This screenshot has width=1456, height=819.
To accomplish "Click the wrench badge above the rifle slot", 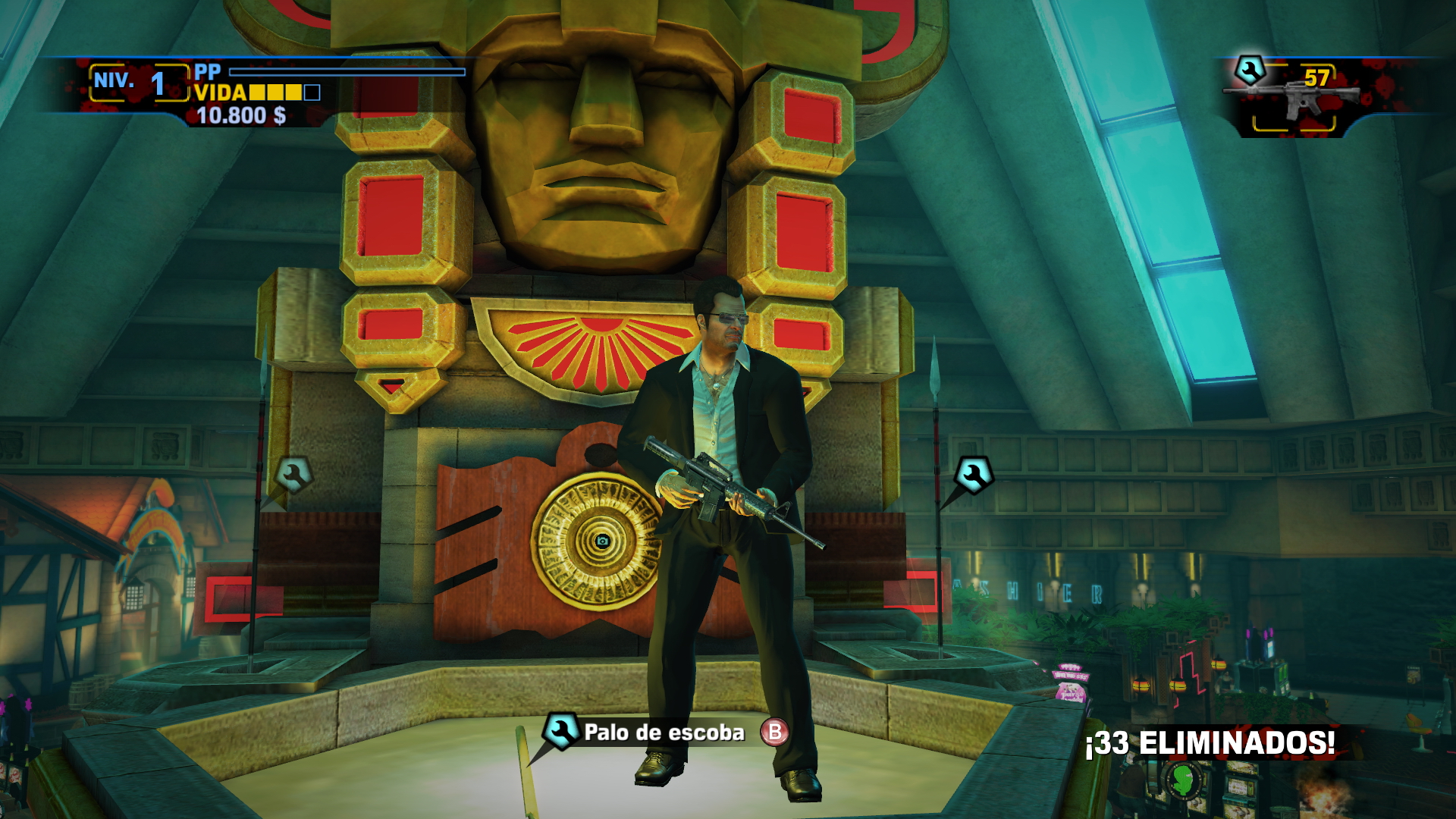I will (1250, 71).
